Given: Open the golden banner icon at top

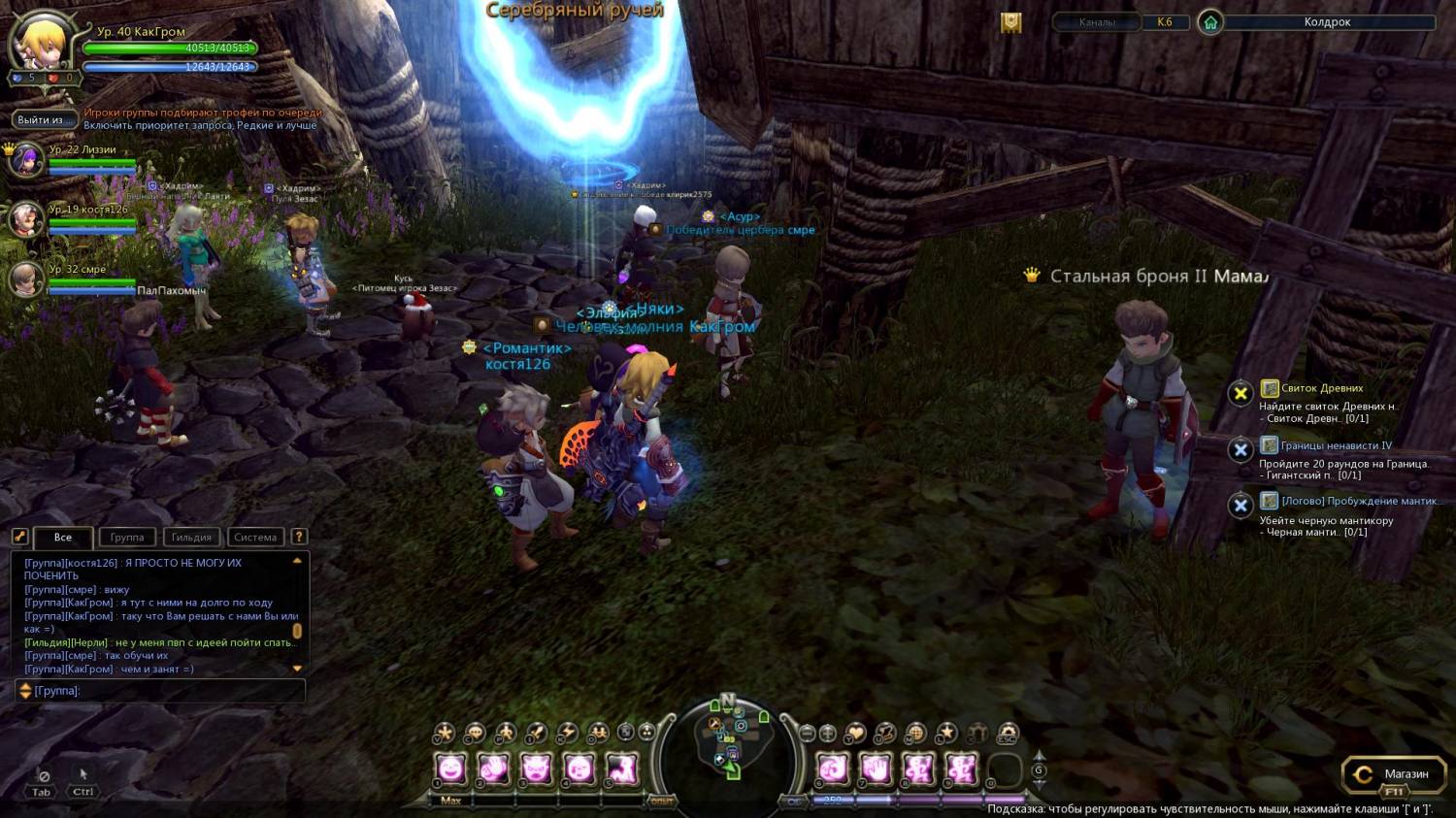Looking at the screenshot, I should (1011, 23).
